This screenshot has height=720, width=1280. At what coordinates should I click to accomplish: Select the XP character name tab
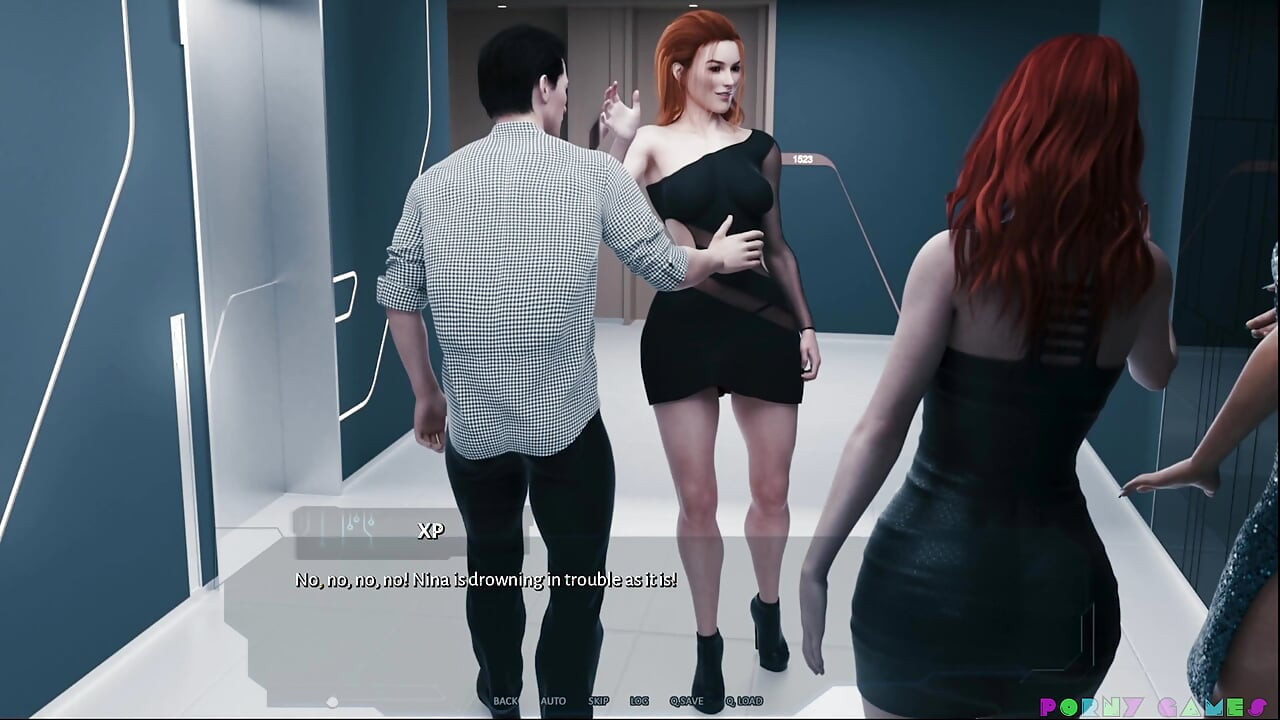click(430, 532)
